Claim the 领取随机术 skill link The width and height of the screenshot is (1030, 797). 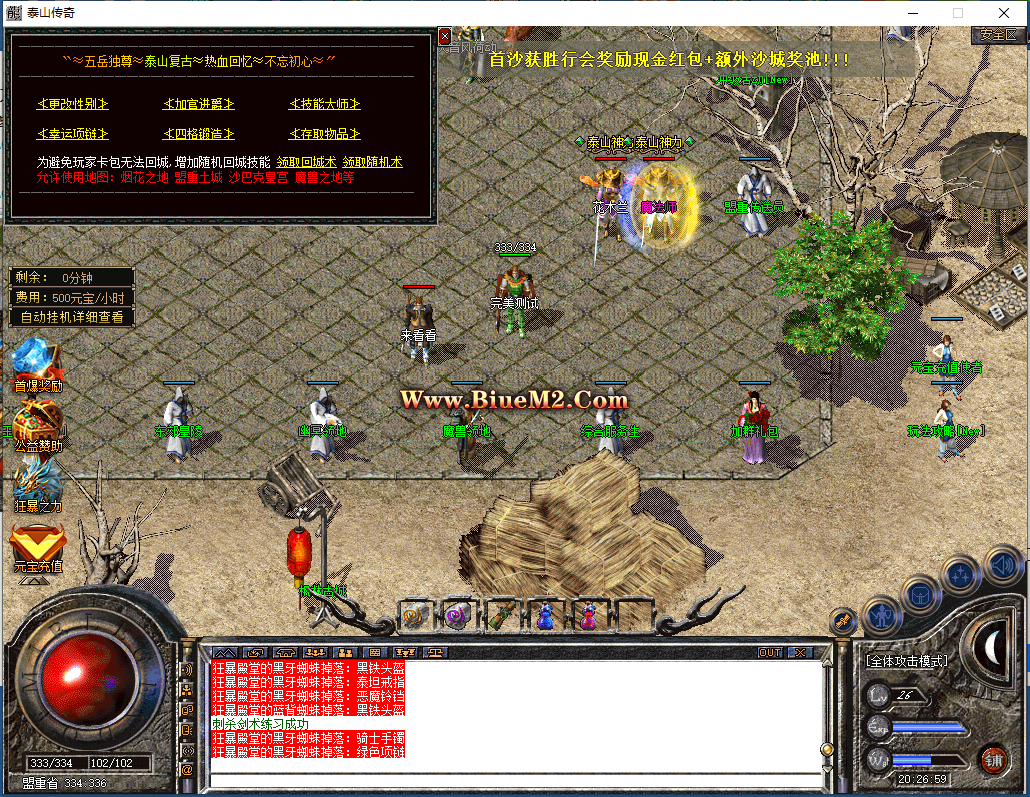pyautogui.click(x=372, y=162)
